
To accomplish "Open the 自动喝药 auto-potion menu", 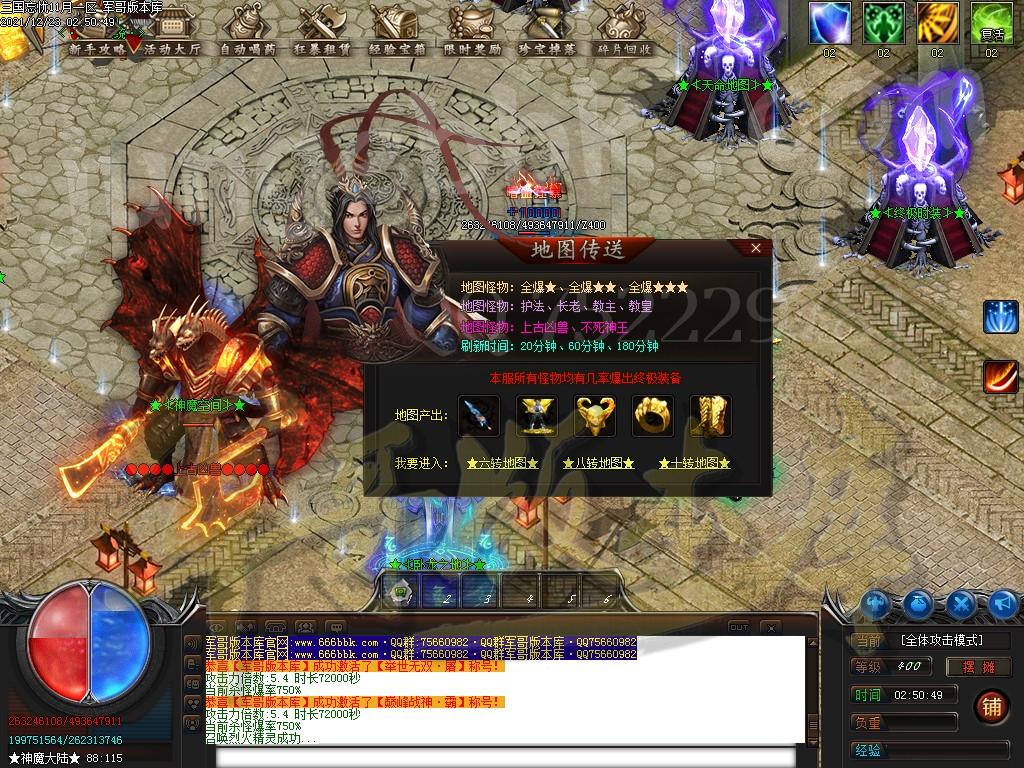I will click(248, 47).
